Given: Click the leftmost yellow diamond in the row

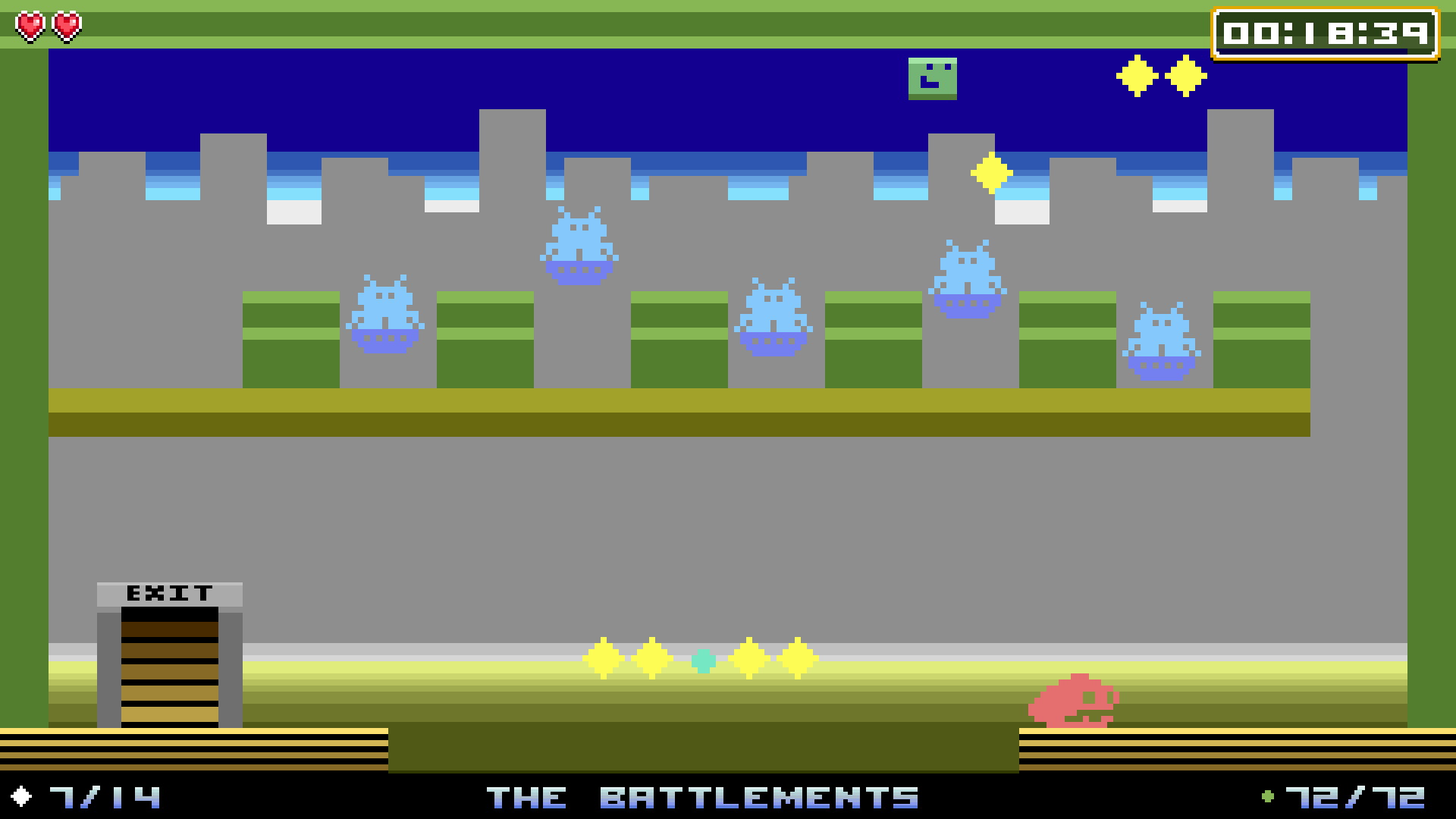Looking at the screenshot, I should (603, 658).
